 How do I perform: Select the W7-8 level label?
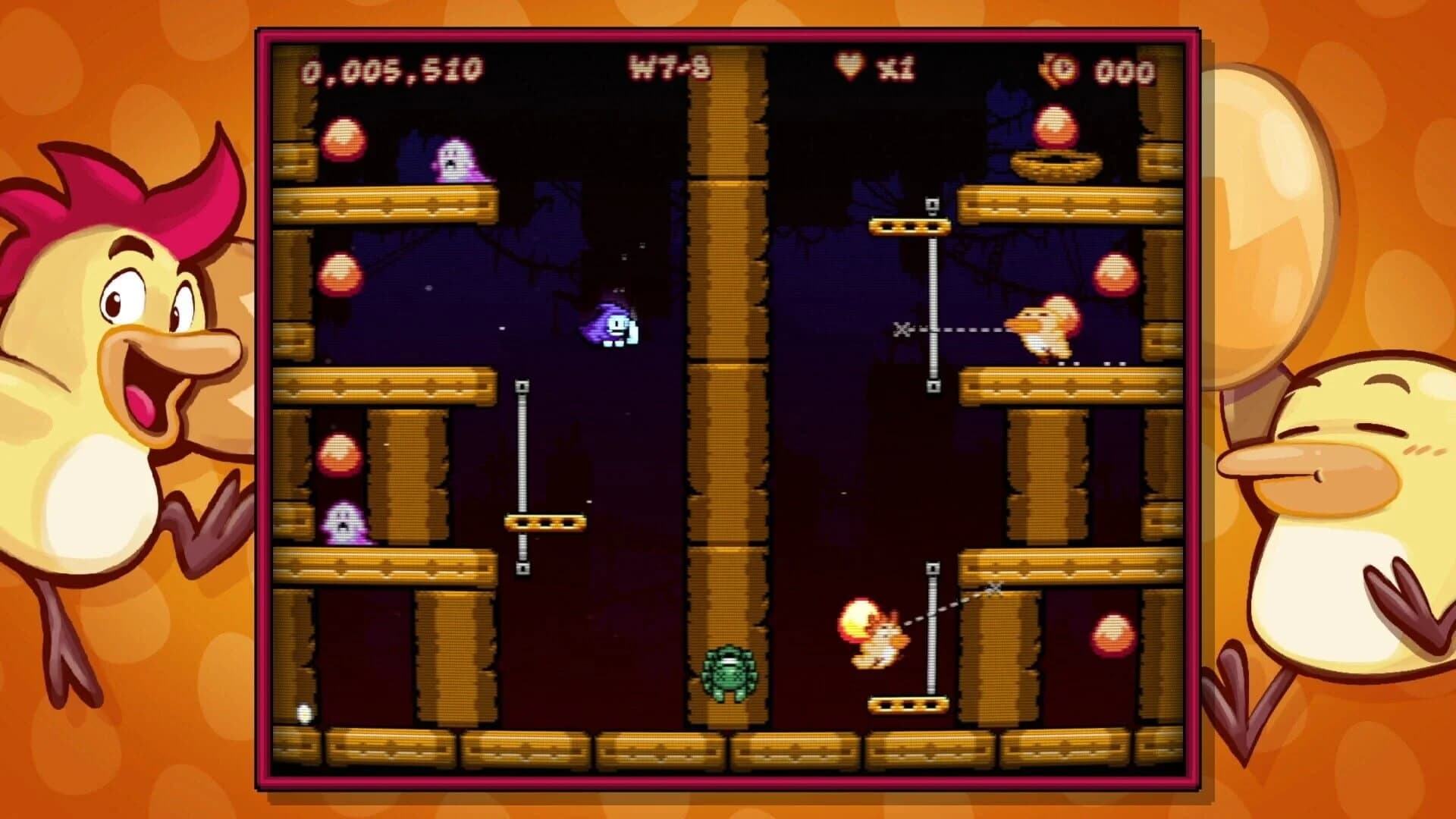(671, 67)
